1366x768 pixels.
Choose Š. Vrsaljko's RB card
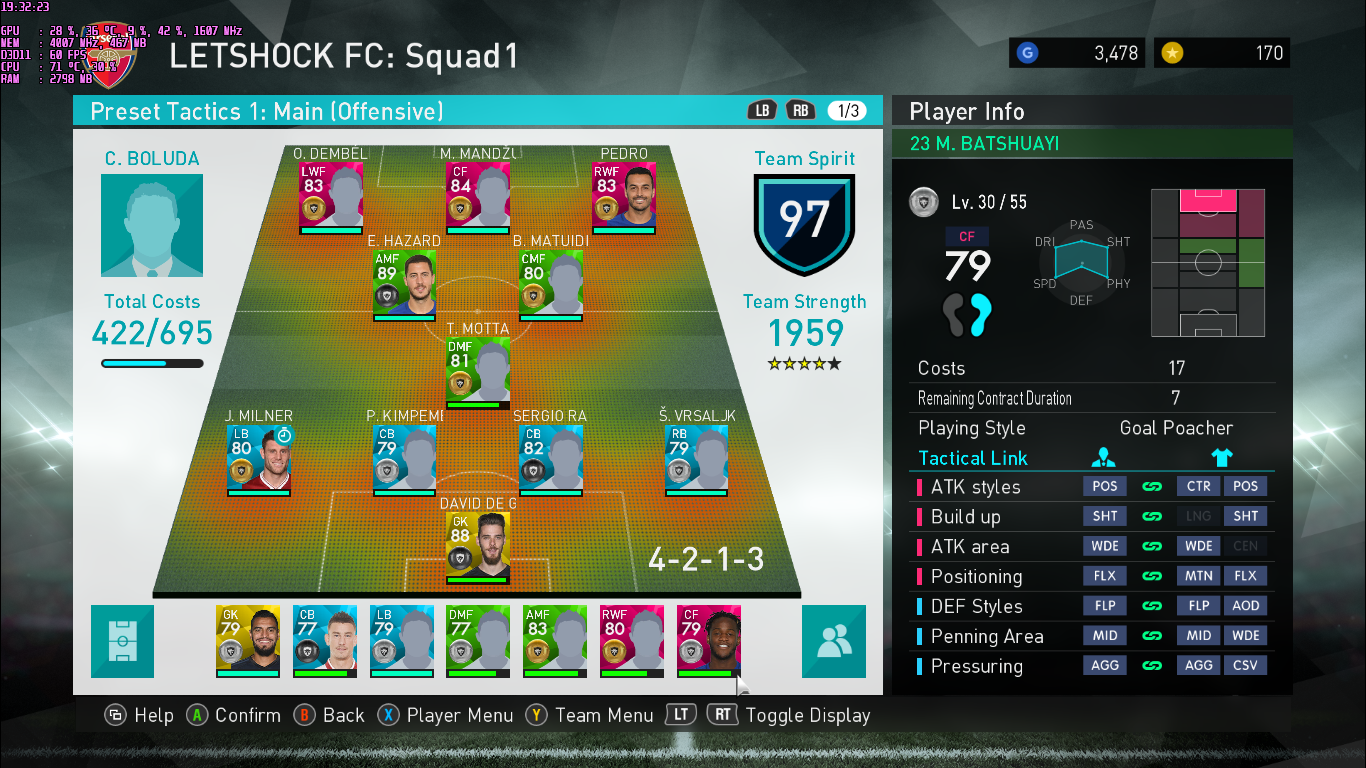(x=697, y=460)
